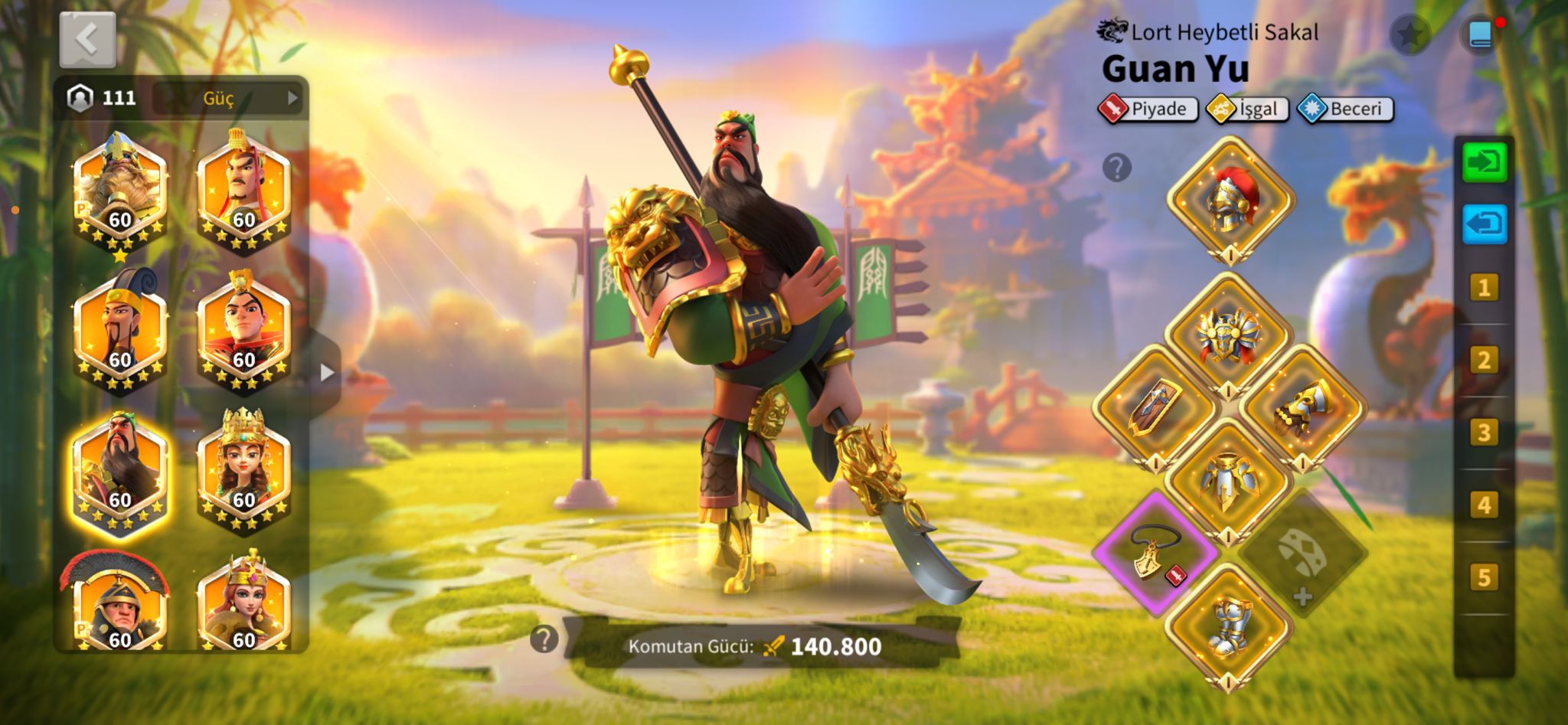Click the blue swap arrow button

pyautogui.click(x=1484, y=225)
